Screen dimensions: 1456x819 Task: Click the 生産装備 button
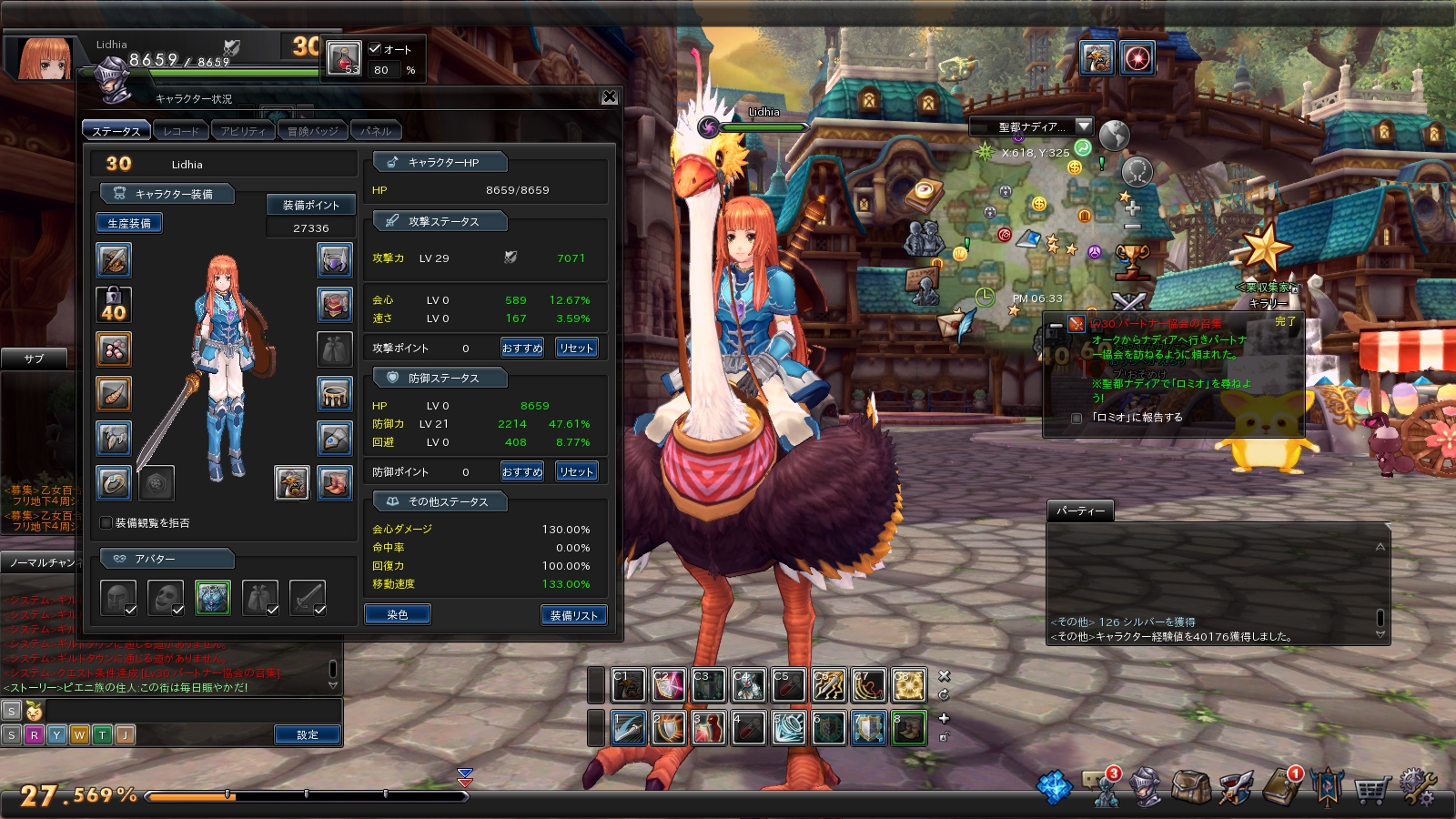pyautogui.click(x=129, y=223)
